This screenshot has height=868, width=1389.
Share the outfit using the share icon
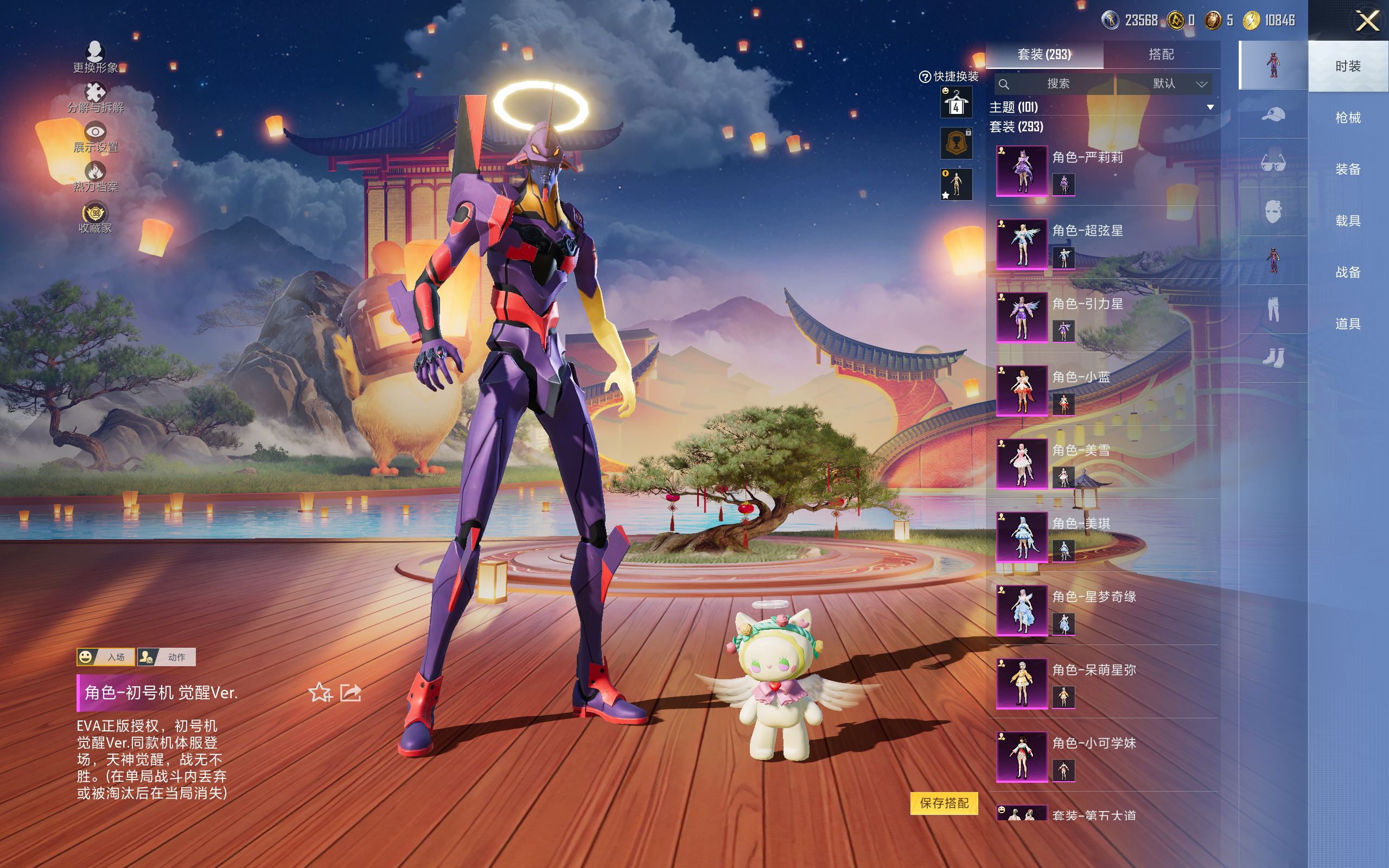[351, 693]
